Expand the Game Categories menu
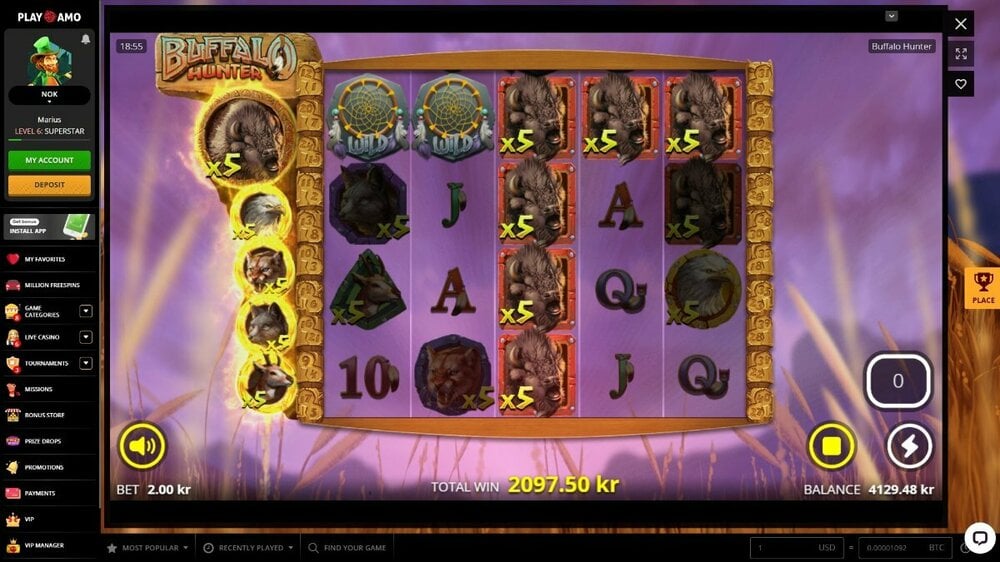This screenshot has height=562, width=1000. pyautogui.click(x=86, y=311)
